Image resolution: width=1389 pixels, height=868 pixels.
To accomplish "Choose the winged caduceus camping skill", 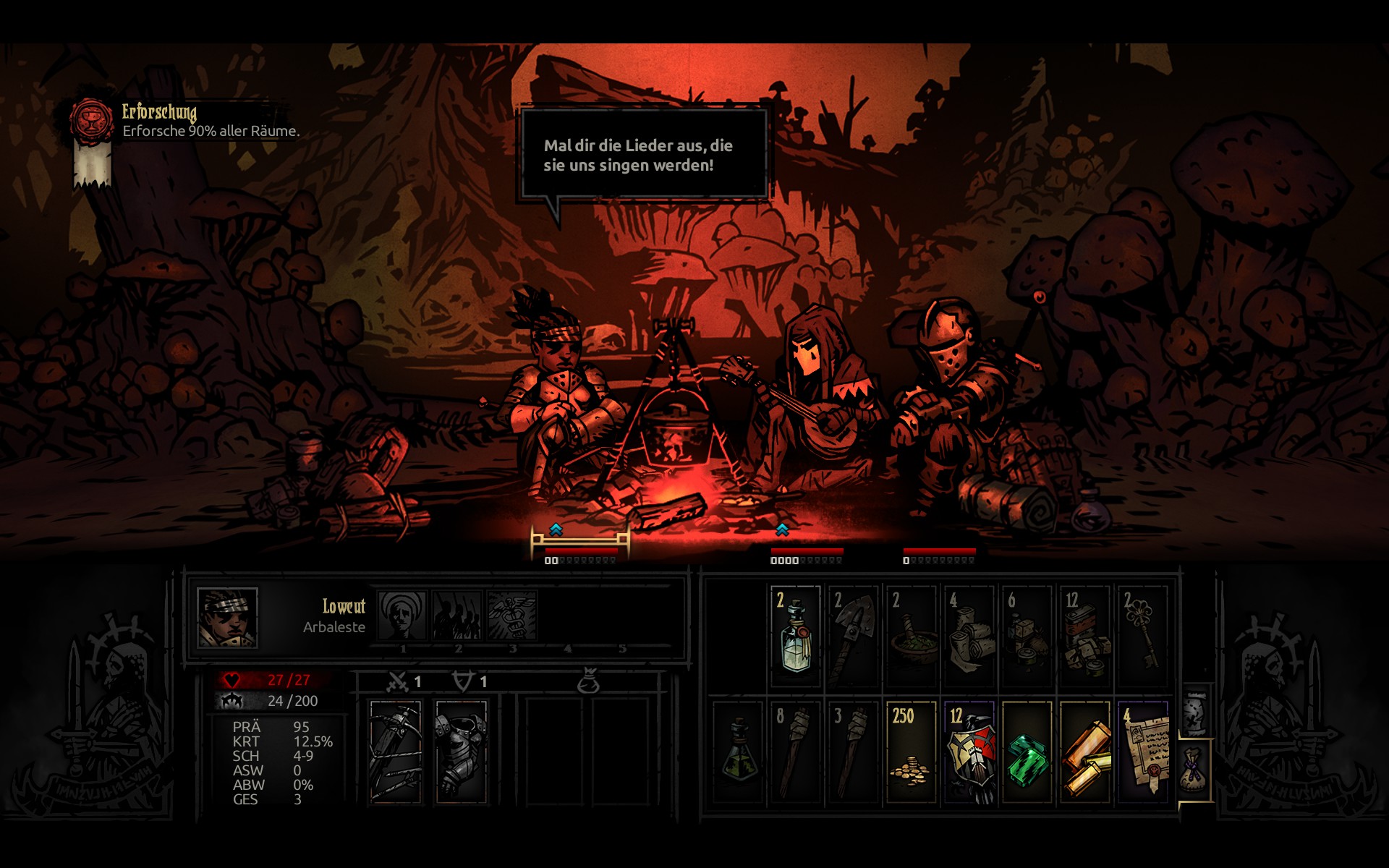I will (x=512, y=615).
